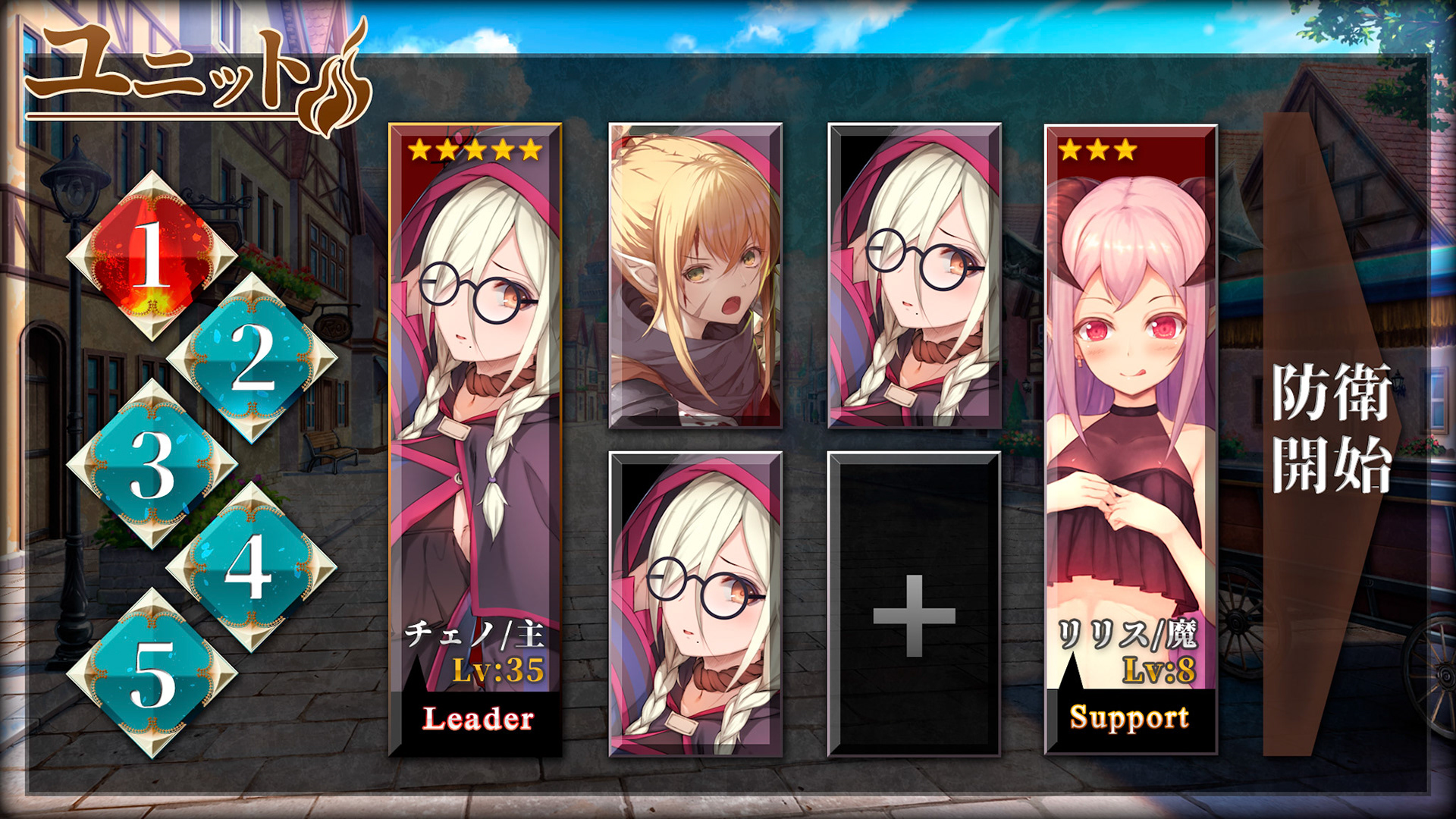Image resolution: width=1456 pixels, height=819 pixels.
Task: Select unit team 1 red diamond
Action: (152, 256)
